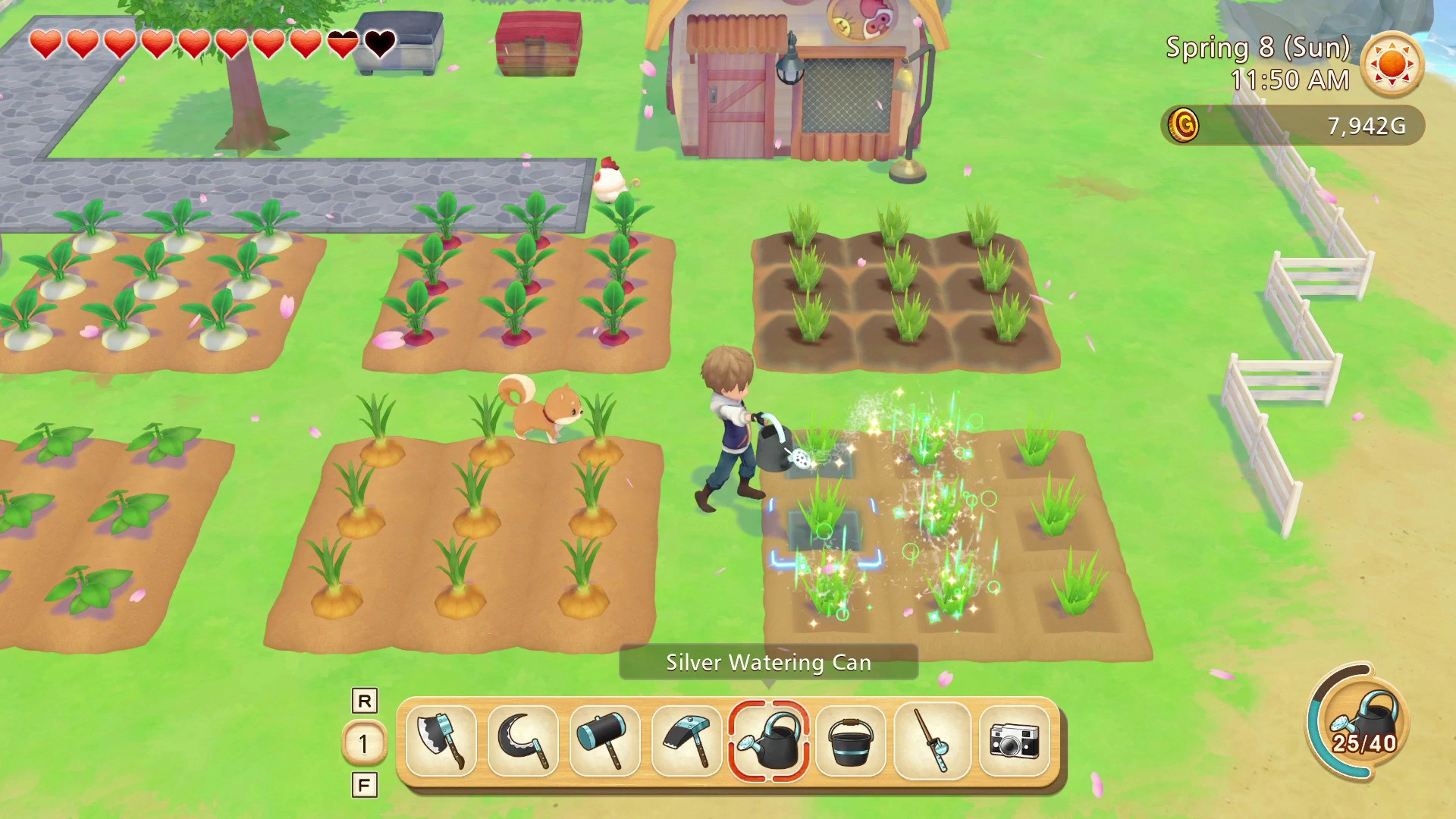Toggle the R shoulder button prompt
This screenshot has height=819, width=1456.
(x=365, y=701)
